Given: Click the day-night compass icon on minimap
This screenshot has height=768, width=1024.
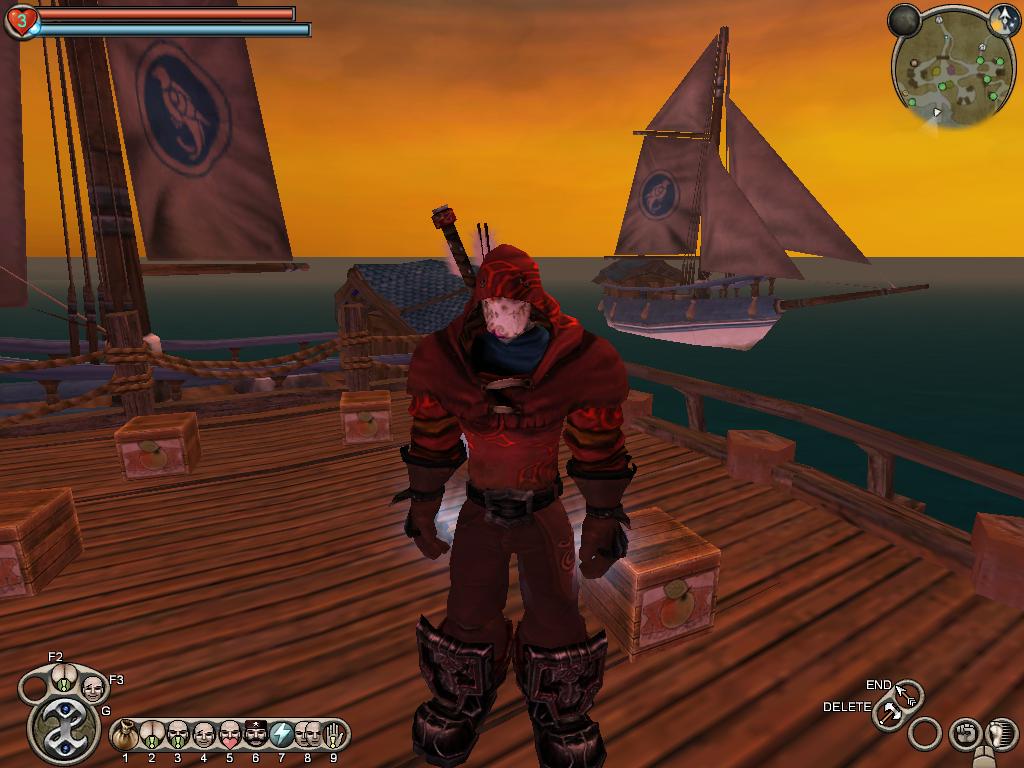Looking at the screenshot, I should [1003, 18].
